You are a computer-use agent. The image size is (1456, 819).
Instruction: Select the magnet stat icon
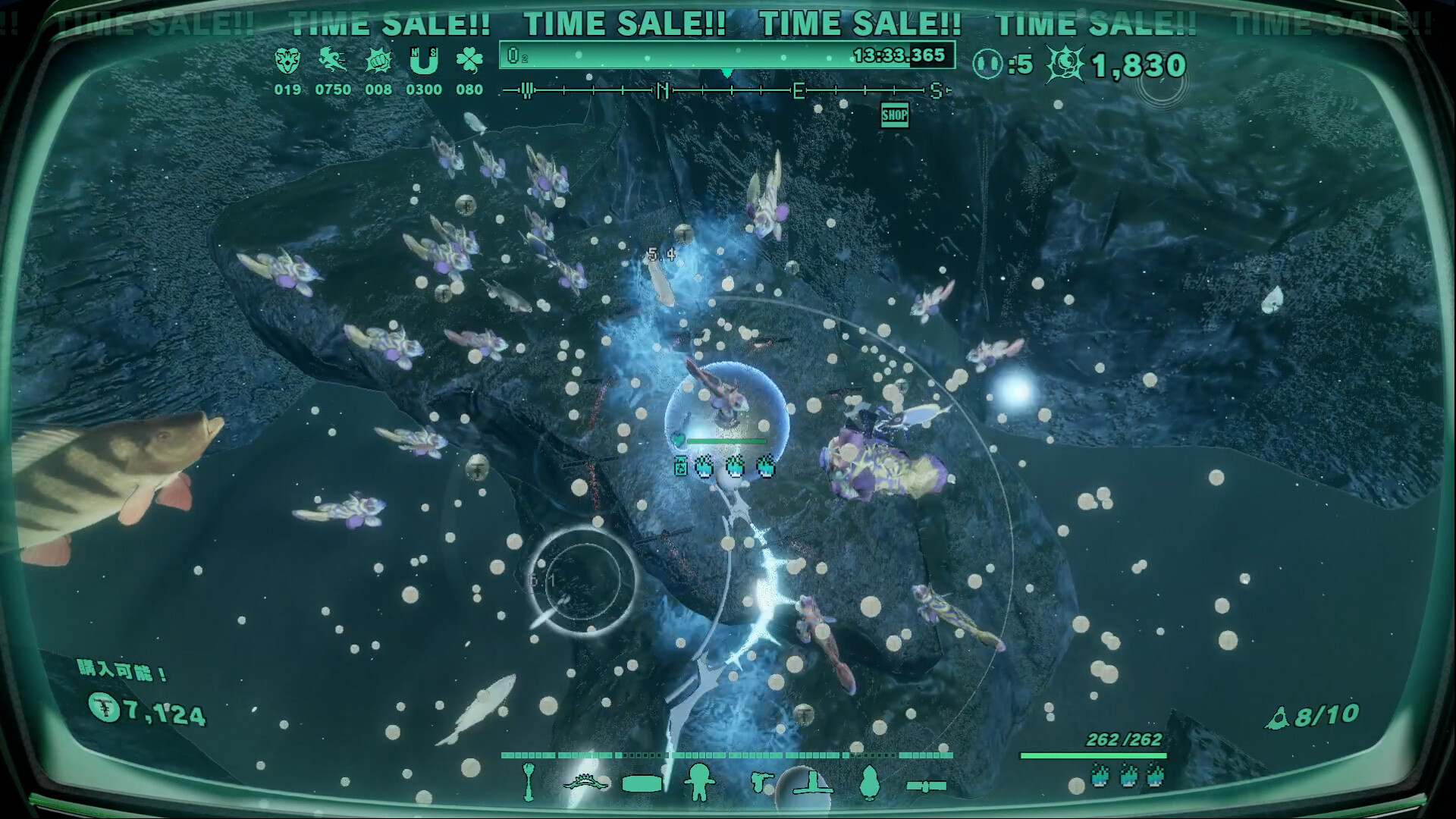coord(423,61)
